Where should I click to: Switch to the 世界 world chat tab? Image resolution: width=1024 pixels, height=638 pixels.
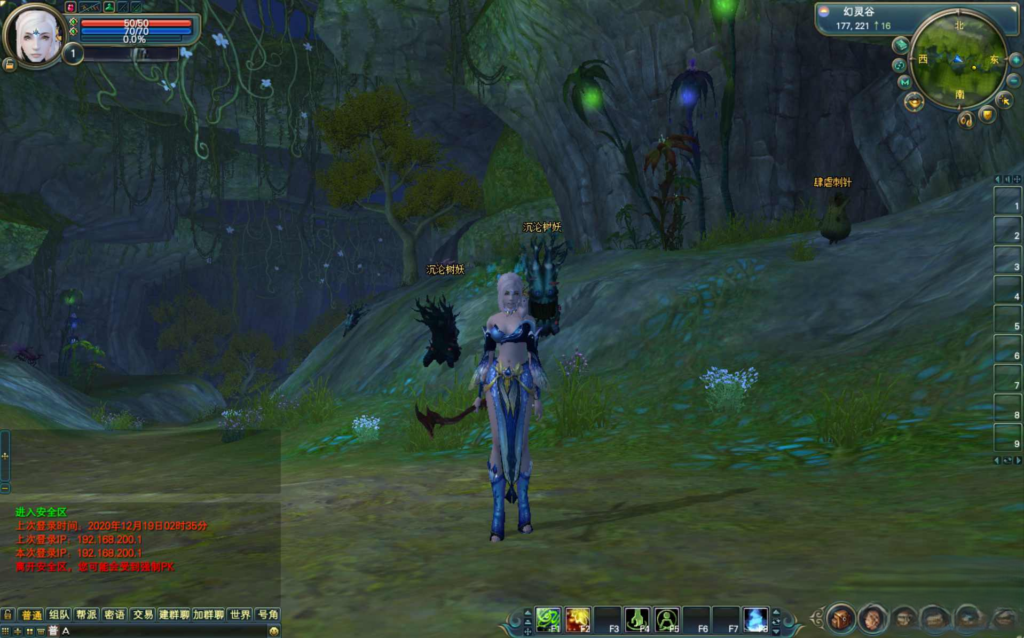point(239,614)
